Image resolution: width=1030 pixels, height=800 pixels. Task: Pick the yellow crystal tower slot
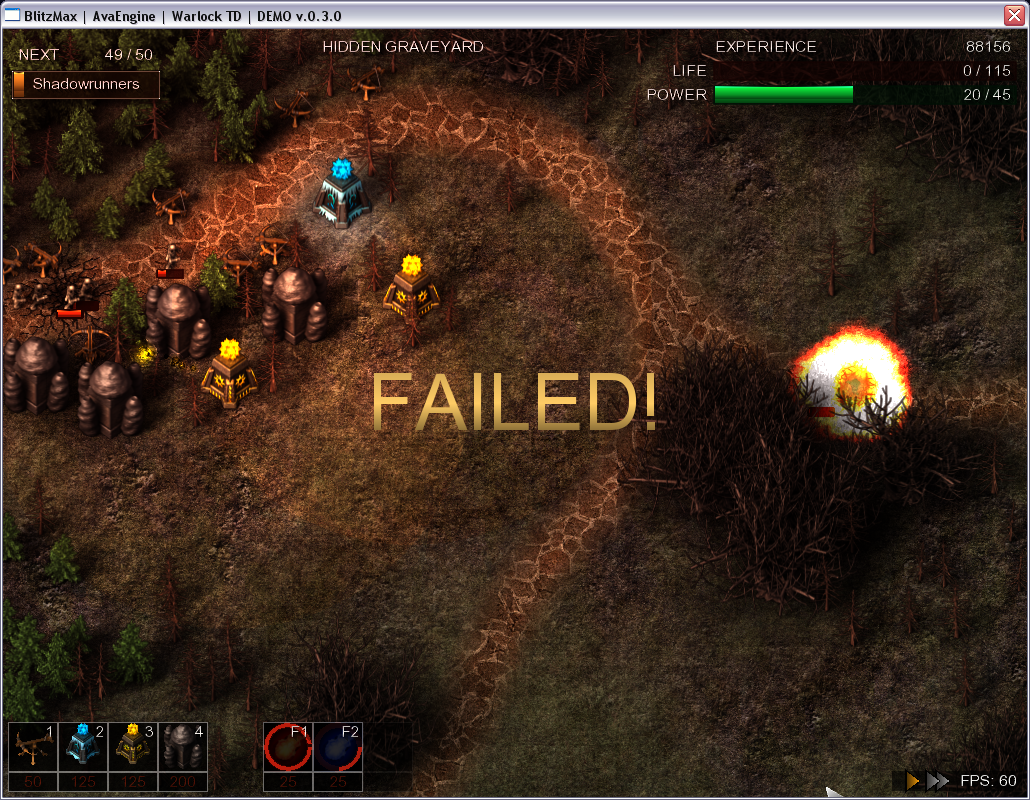pyautogui.click(x=133, y=747)
